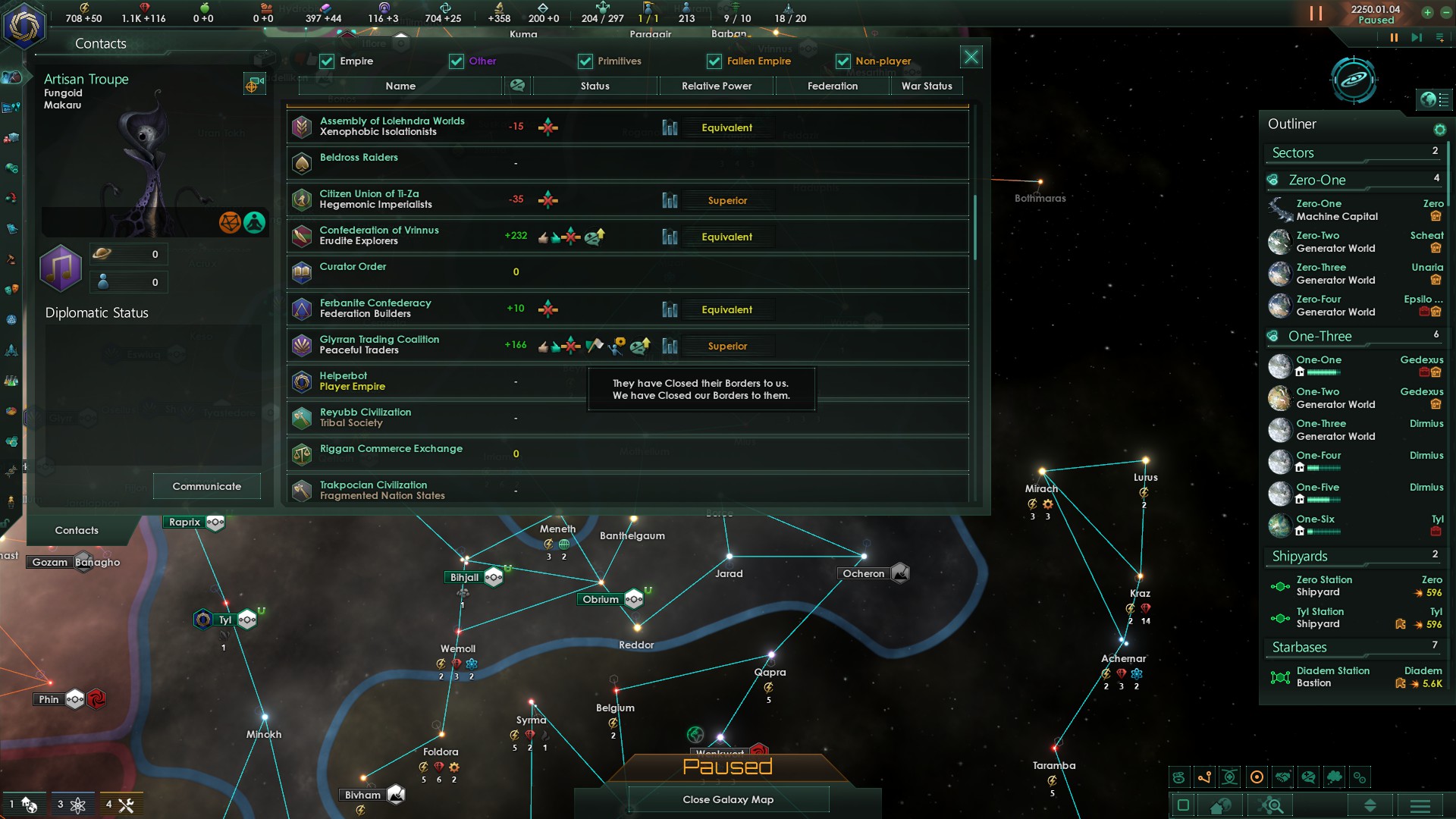This screenshot has height=819, width=1456.
Task: Select the handshake diplomacy map mode icon
Action: pos(1282,777)
